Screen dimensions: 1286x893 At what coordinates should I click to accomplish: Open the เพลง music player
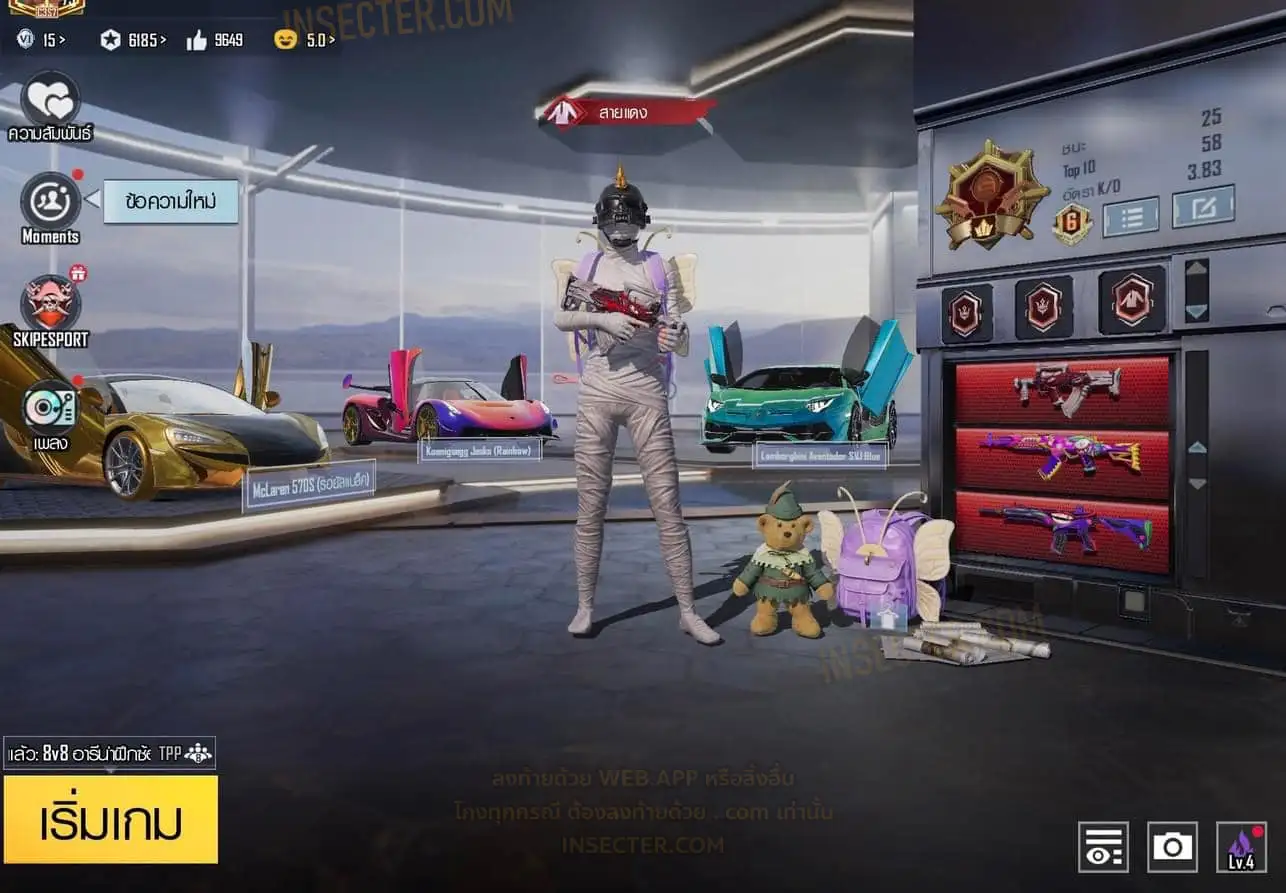[50, 408]
